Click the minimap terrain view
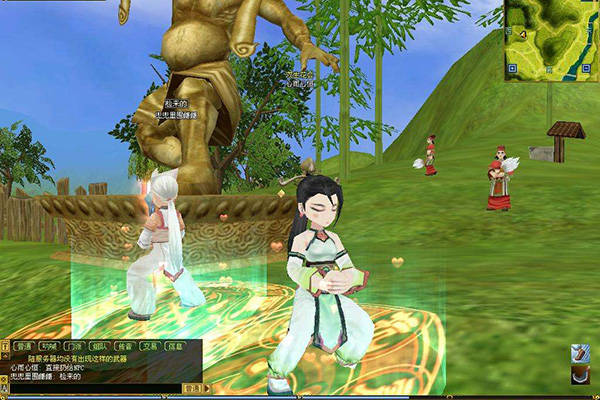Image resolution: width=600 pixels, height=400 pixels. [552, 38]
